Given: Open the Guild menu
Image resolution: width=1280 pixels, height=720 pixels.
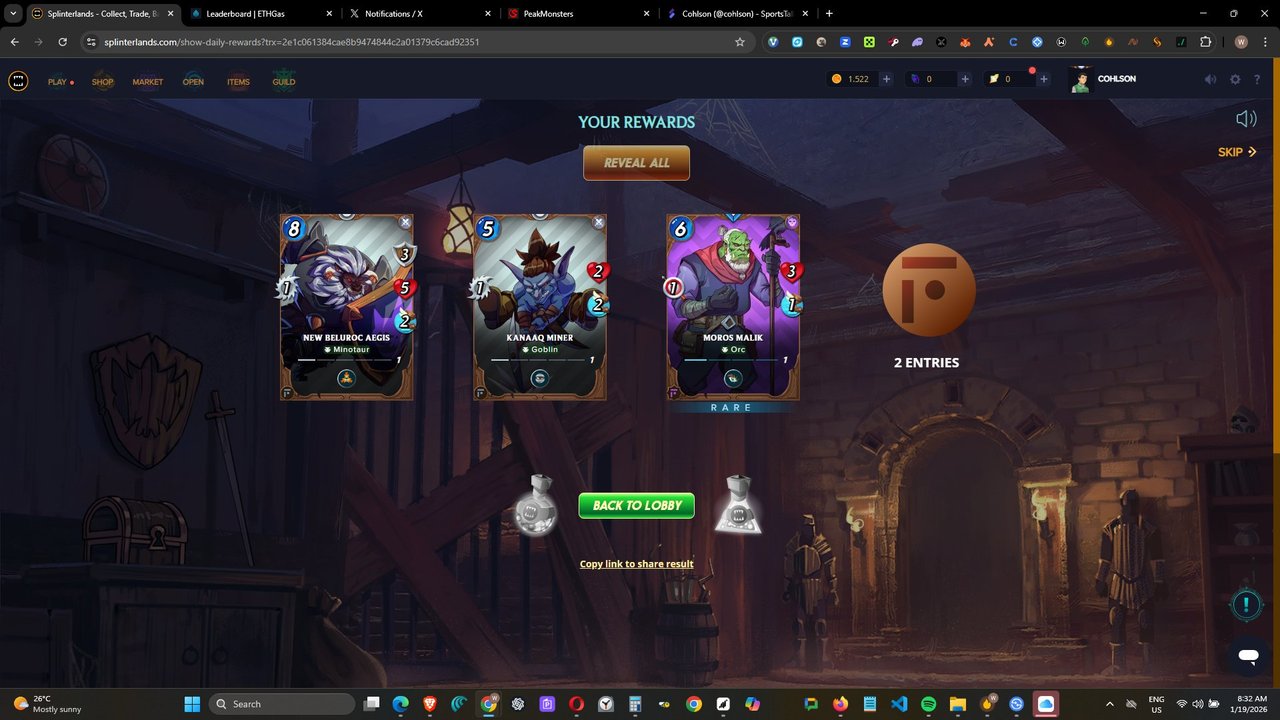Looking at the screenshot, I should pos(284,82).
